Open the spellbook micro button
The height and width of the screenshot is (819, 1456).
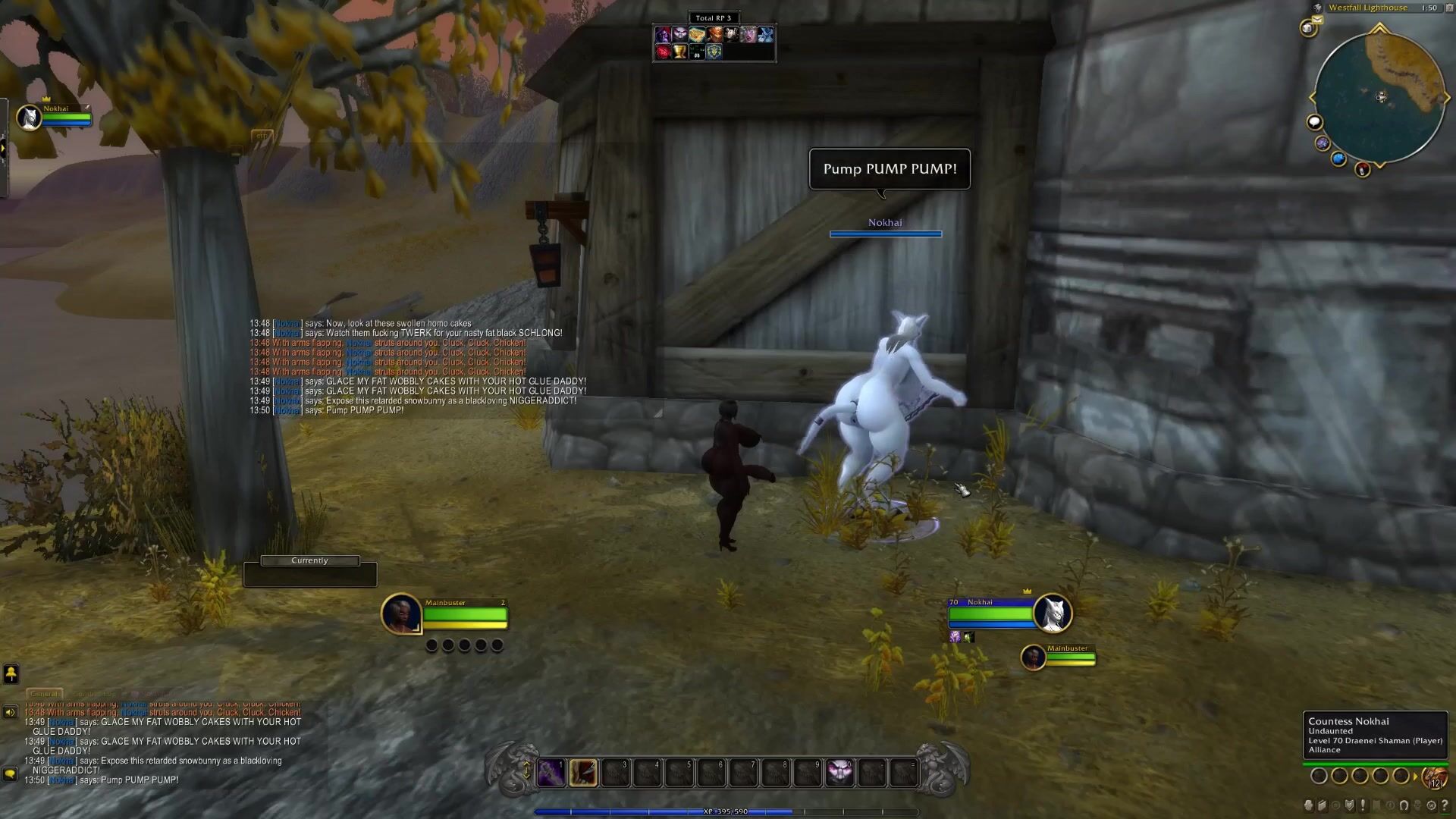click(1322, 805)
